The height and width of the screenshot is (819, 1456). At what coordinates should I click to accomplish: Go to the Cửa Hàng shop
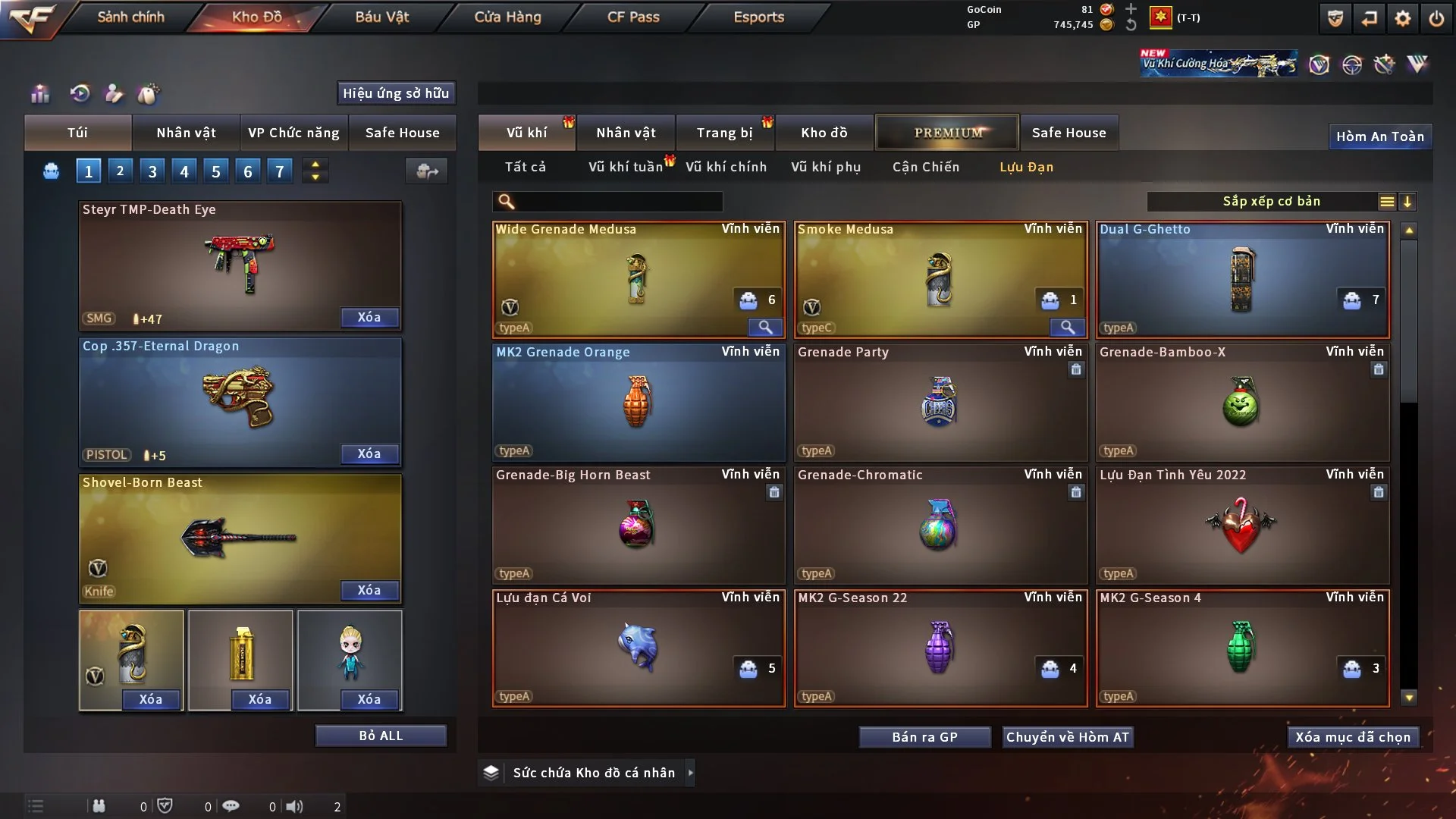pos(507,17)
